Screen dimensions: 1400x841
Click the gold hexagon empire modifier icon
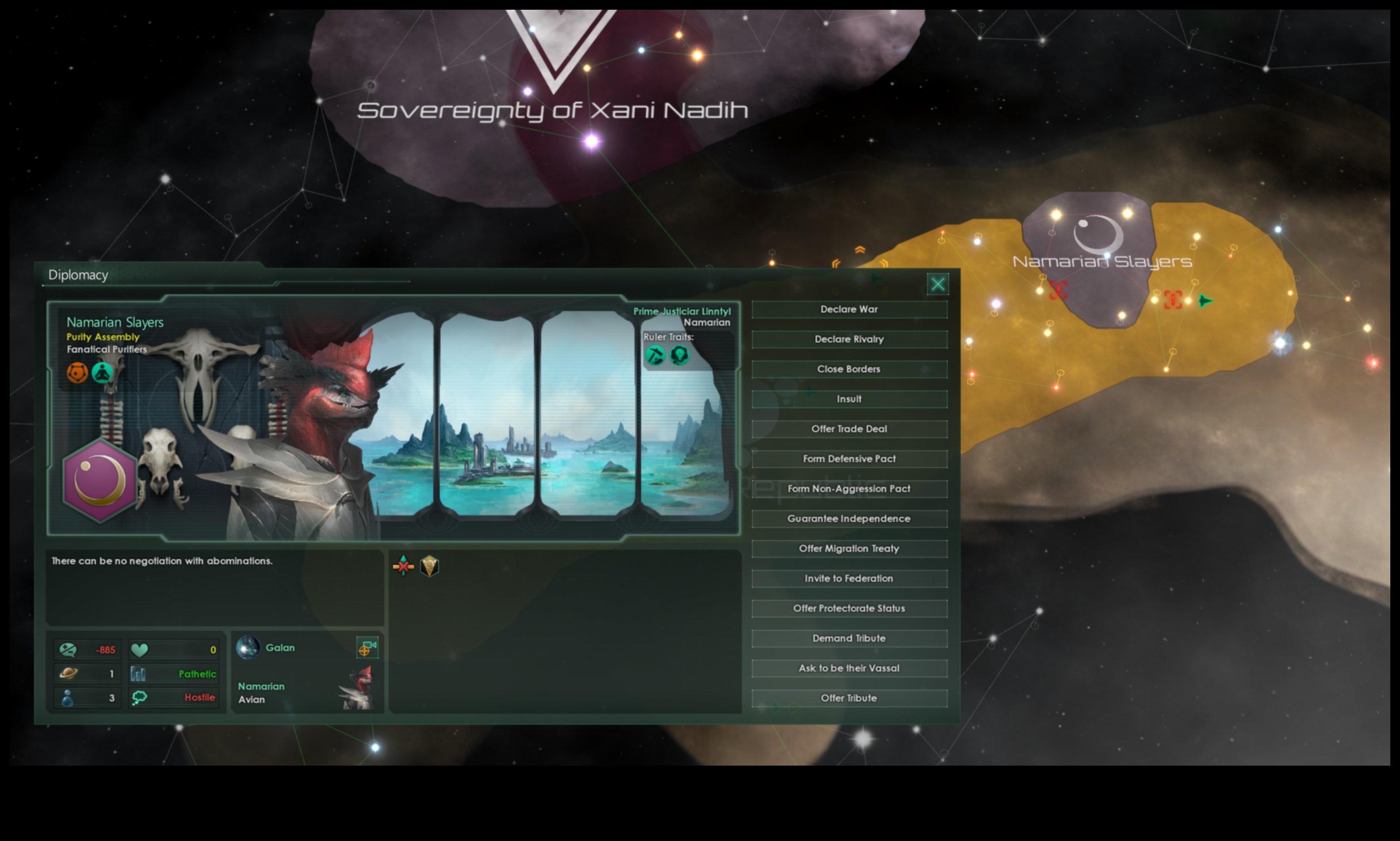[431, 567]
